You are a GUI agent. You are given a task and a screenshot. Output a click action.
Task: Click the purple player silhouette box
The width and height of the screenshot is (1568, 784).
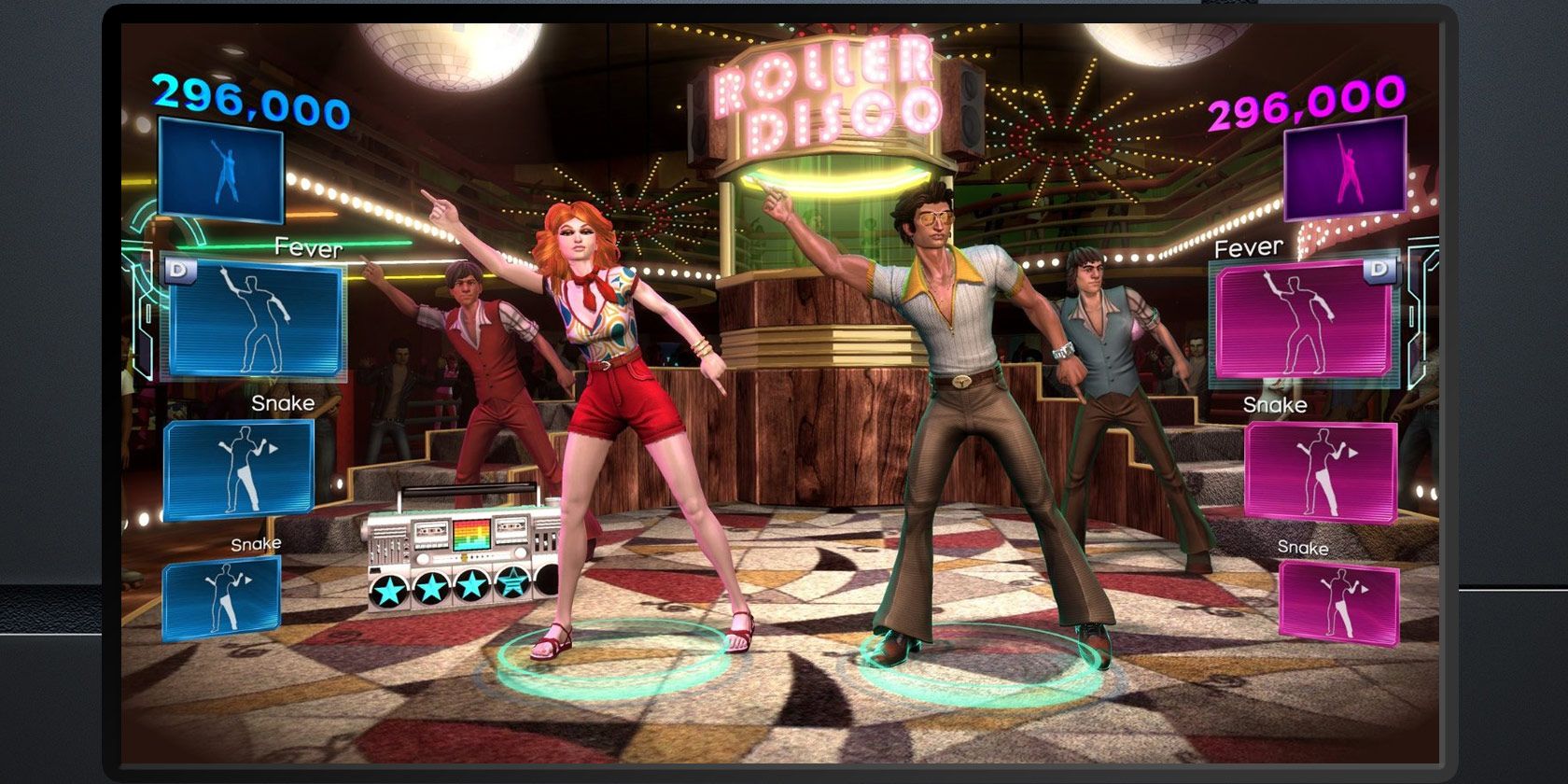1345,172
